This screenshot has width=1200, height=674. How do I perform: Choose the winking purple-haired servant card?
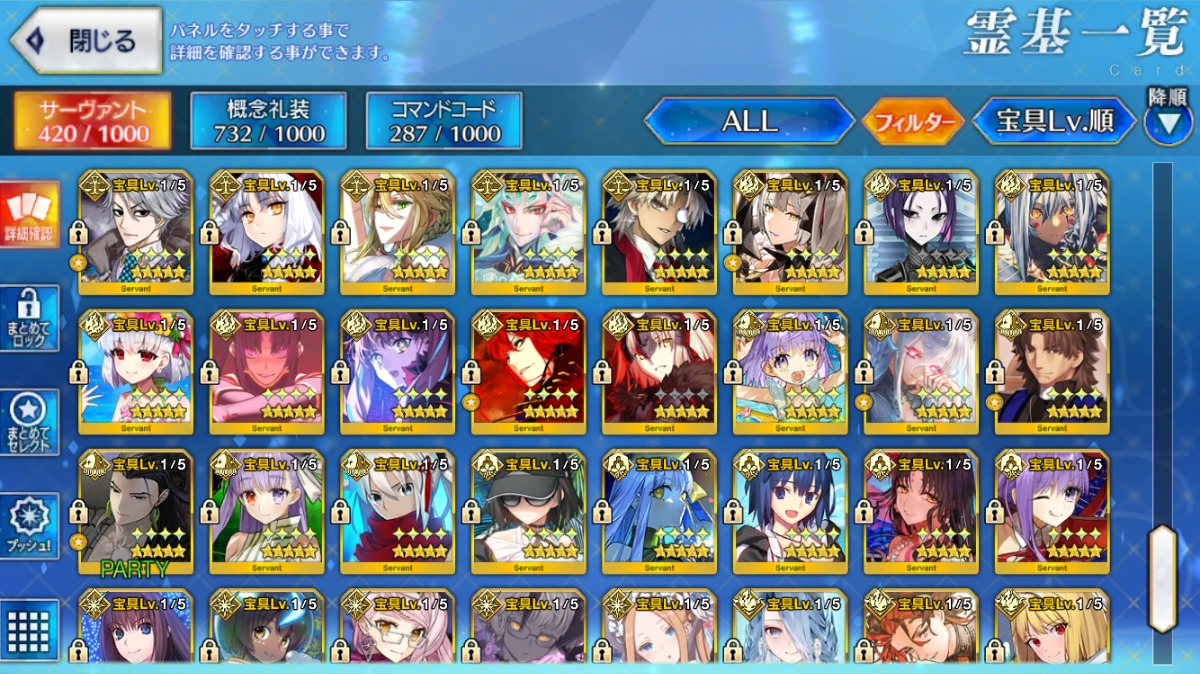1052,511
